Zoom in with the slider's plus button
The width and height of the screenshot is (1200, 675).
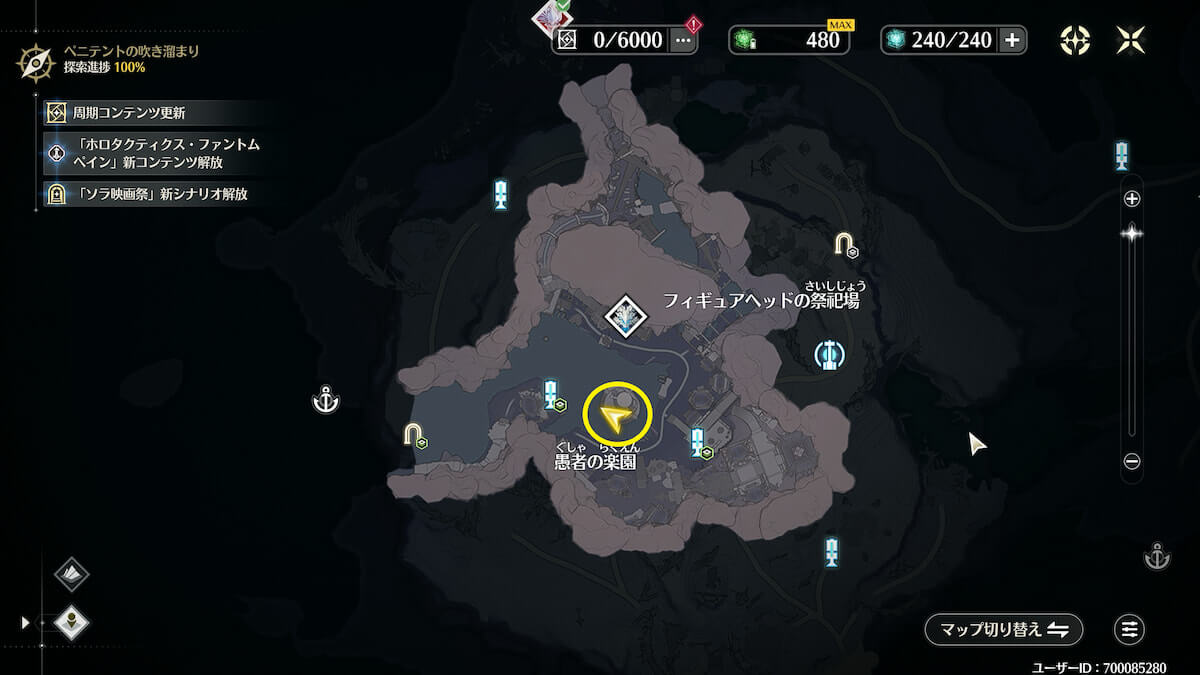pos(1132,199)
